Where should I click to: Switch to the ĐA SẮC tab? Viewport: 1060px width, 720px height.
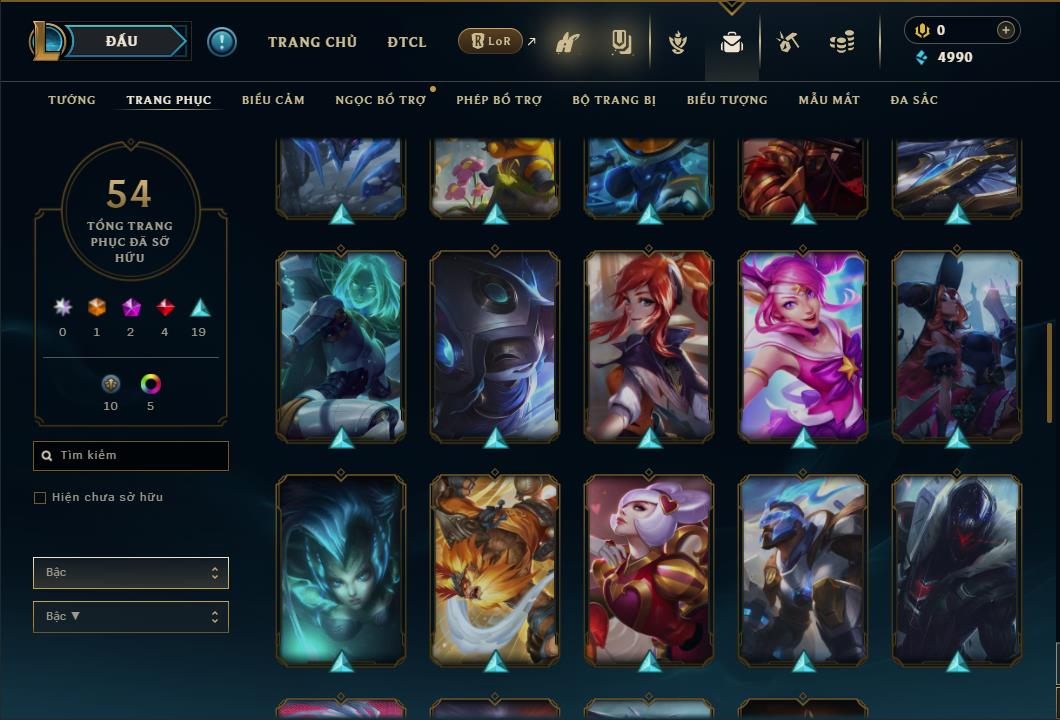pos(914,100)
